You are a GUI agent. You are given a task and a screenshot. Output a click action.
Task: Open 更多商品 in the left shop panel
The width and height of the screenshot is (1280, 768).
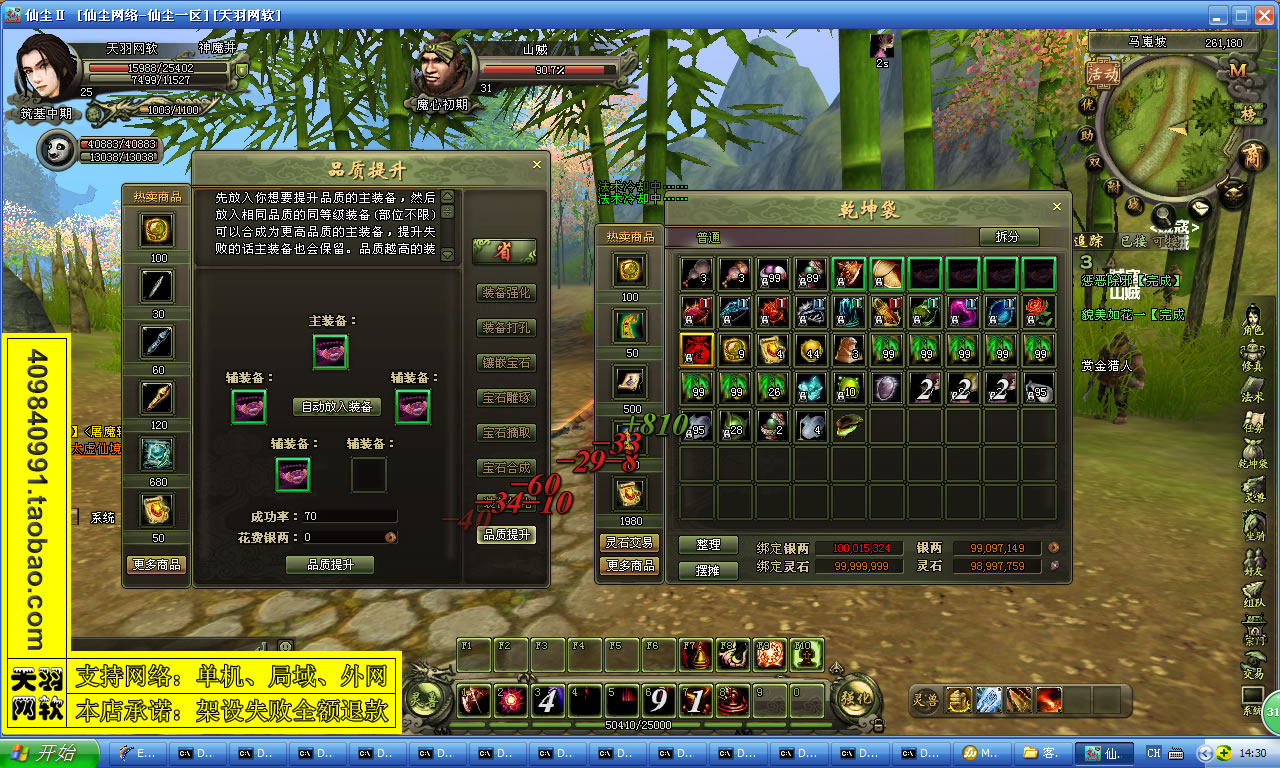click(x=157, y=565)
